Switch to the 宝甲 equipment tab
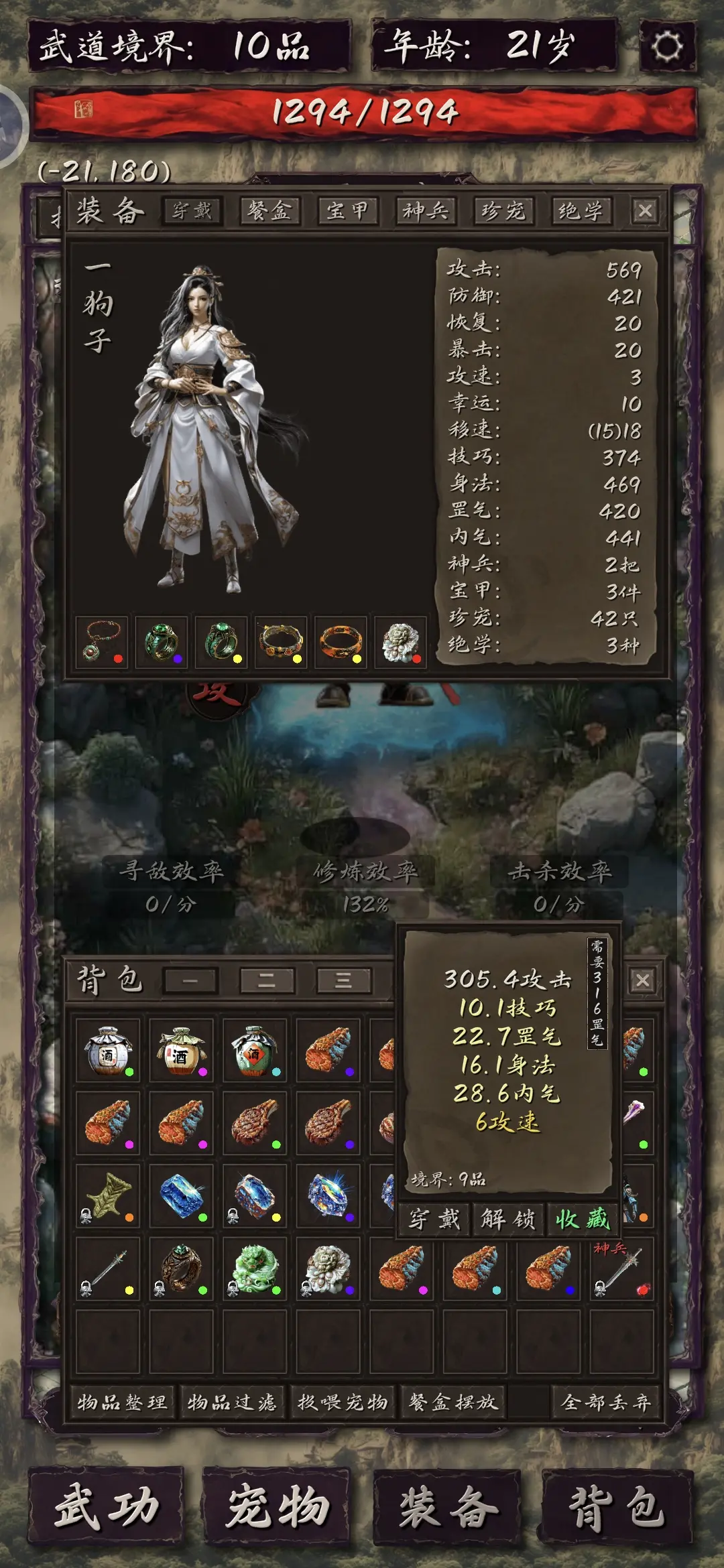This screenshot has height=1568, width=724. coord(347,211)
